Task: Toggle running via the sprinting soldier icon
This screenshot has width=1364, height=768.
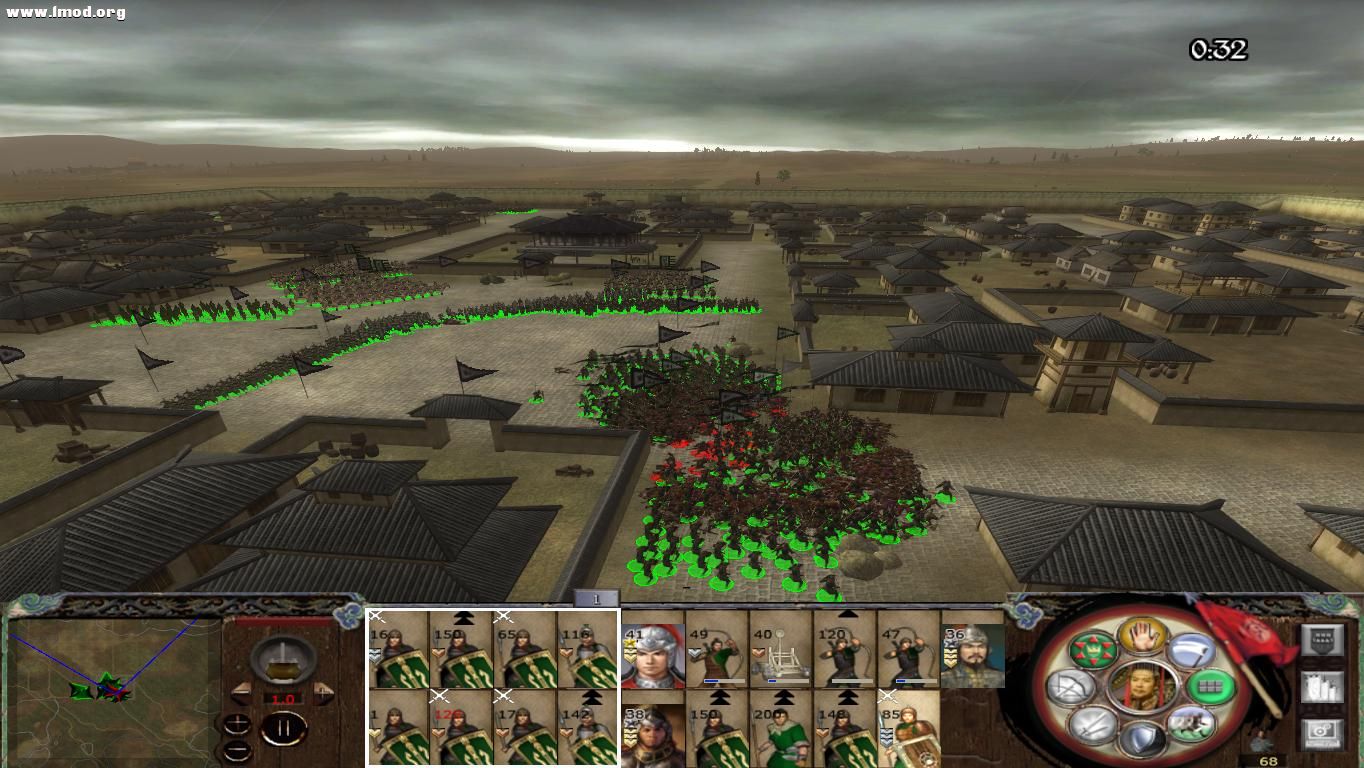Action: point(1190,725)
